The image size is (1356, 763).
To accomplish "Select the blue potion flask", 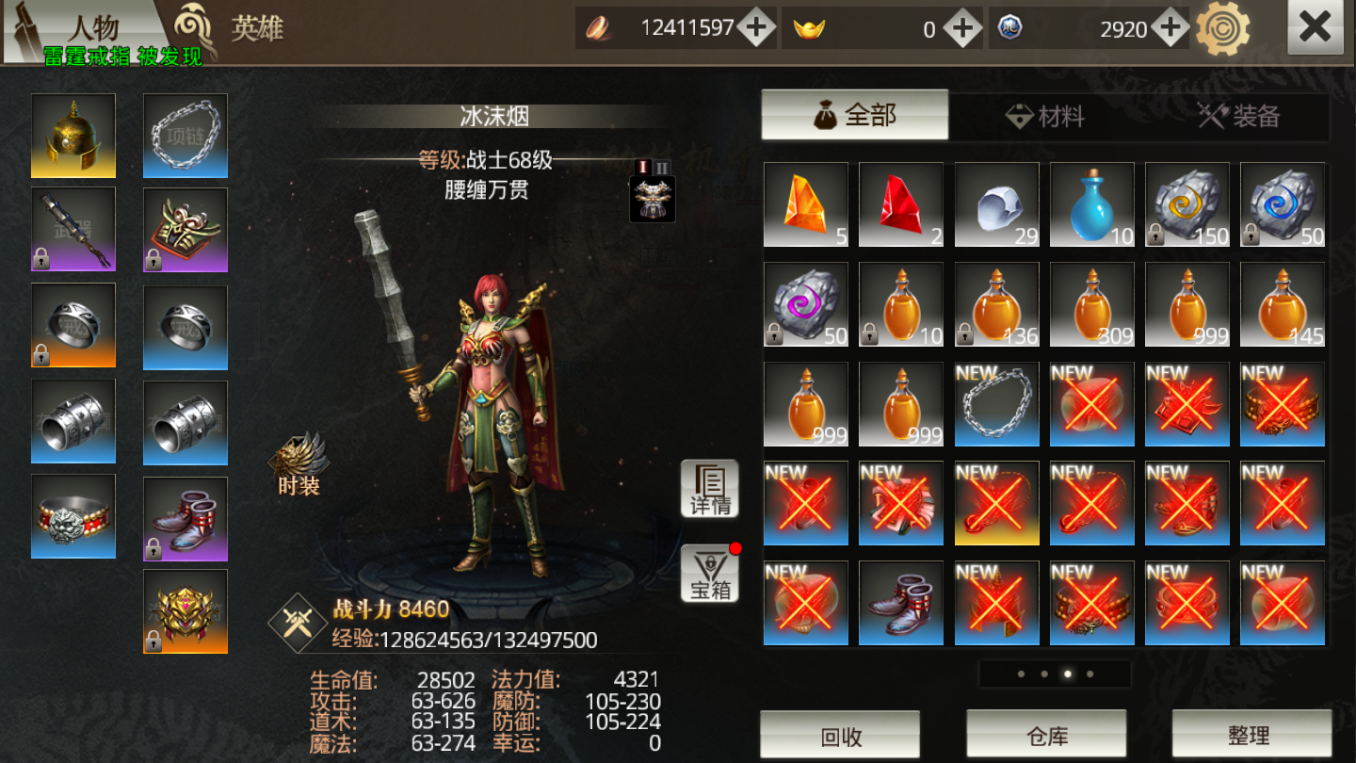I will (1092, 205).
